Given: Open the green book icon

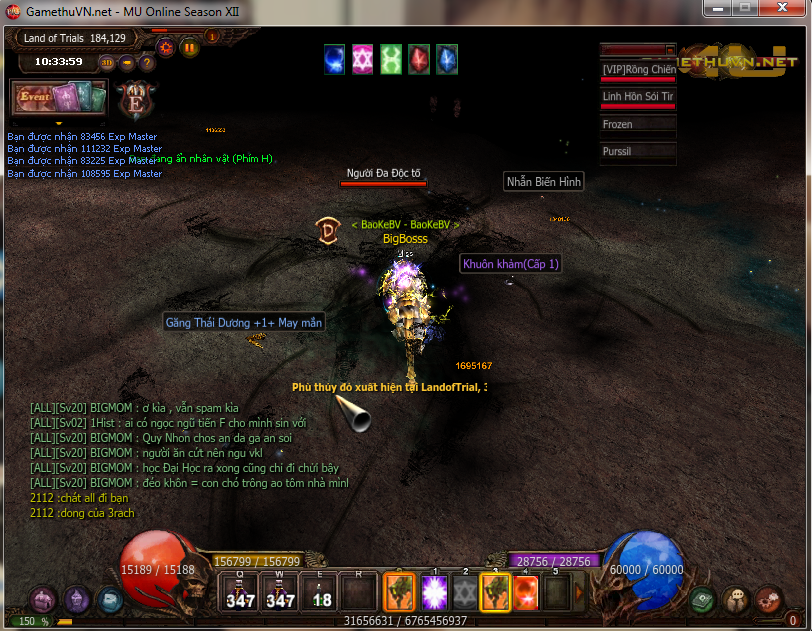Looking at the screenshot, I should pyautogui.click(x=702, y=600).
